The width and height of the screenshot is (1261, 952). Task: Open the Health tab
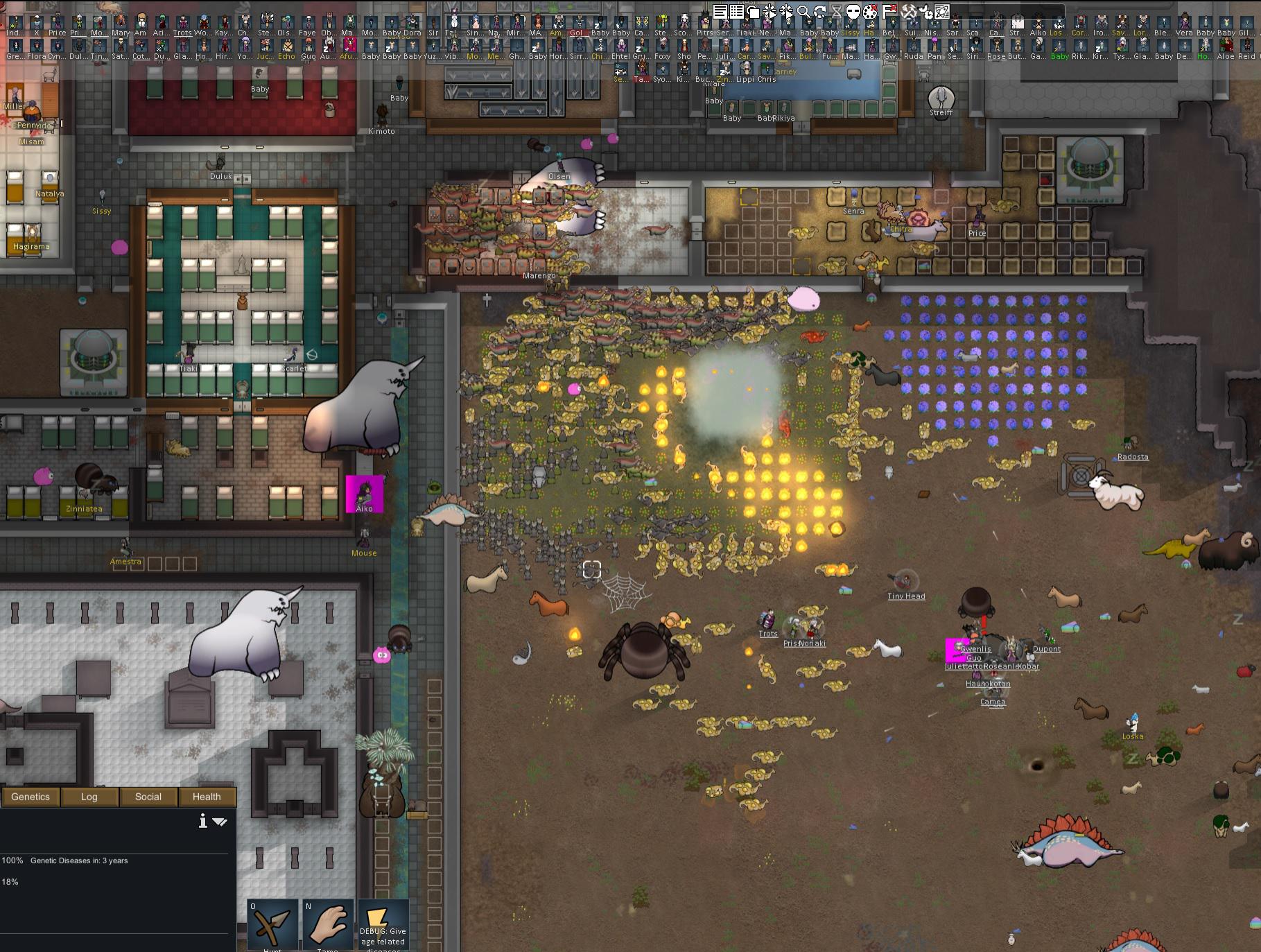(x=207, y=797)
